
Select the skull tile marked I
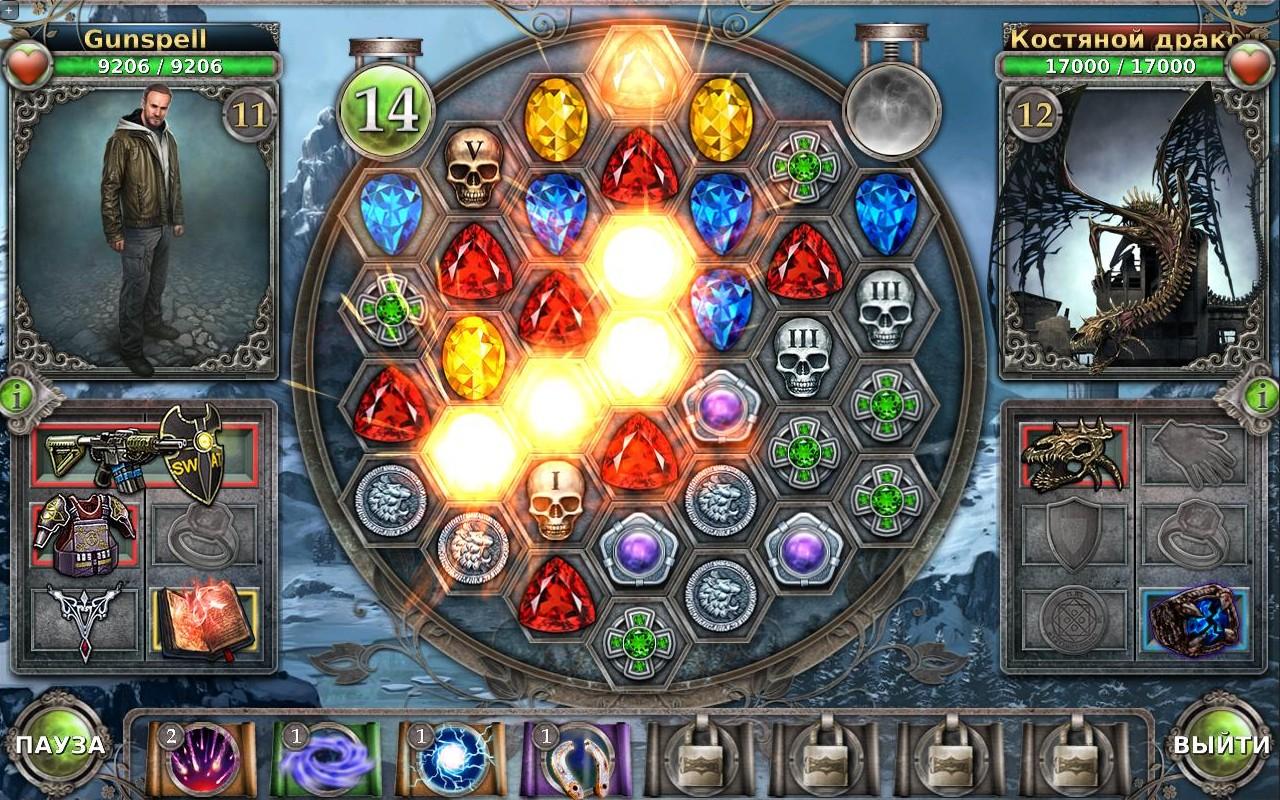click(x=556, y=500)
